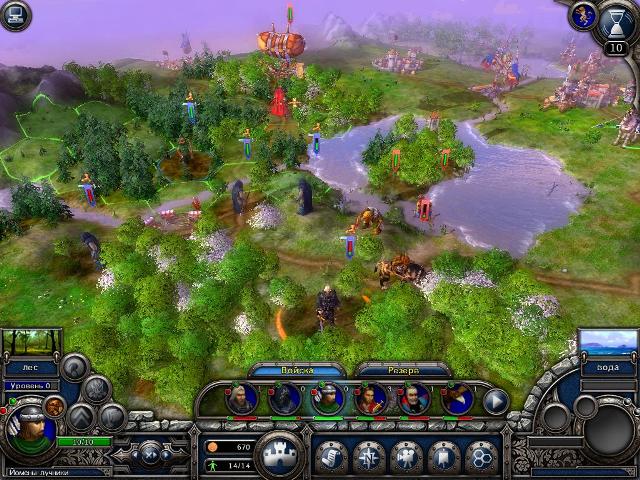The height and width of the screenshot is (480, 640).
Task: Click the hexagon cluster button
Action: pyautogui.click(x=480, y=456)
